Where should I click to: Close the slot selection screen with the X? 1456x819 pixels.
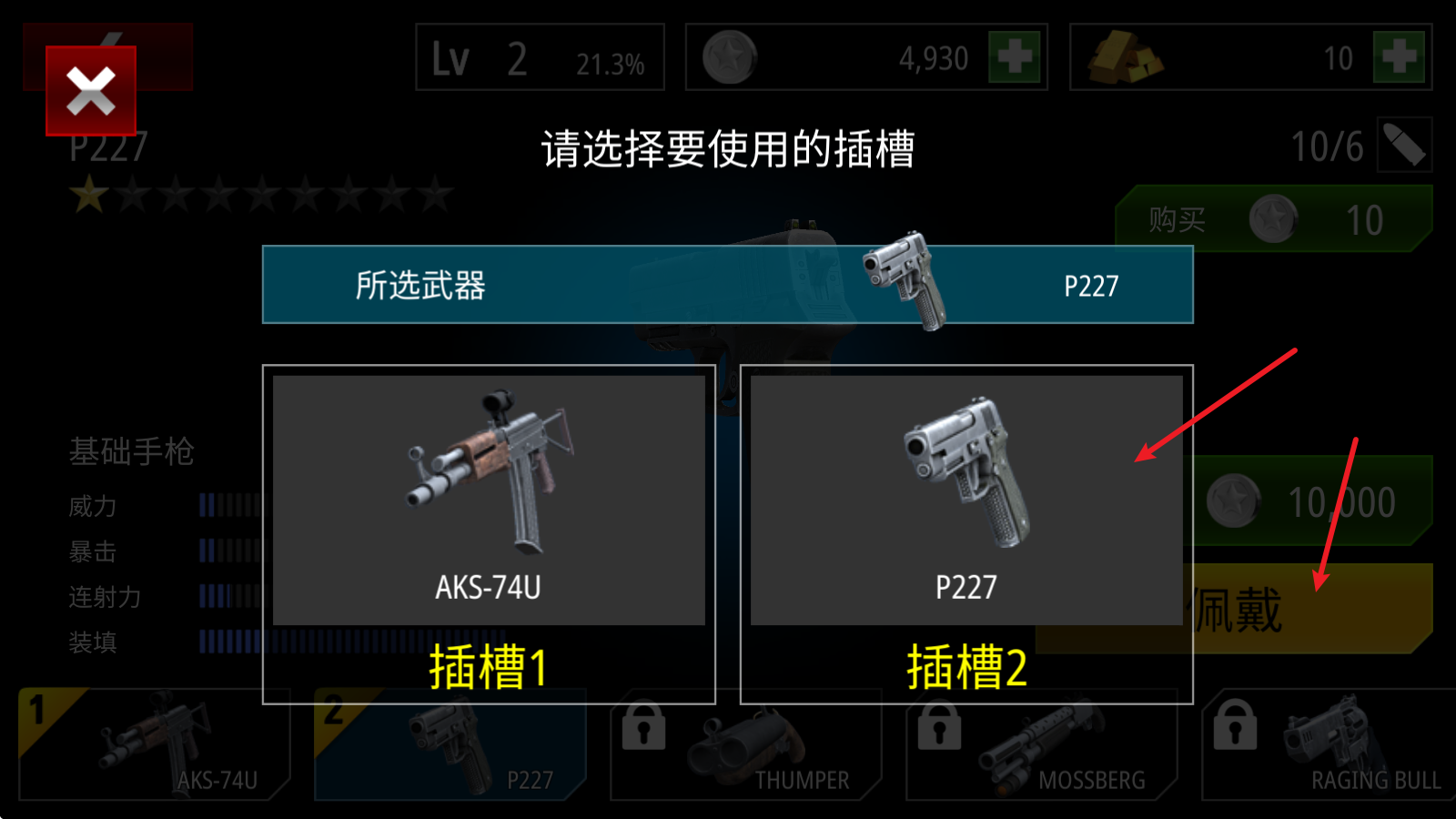[91, 89]
